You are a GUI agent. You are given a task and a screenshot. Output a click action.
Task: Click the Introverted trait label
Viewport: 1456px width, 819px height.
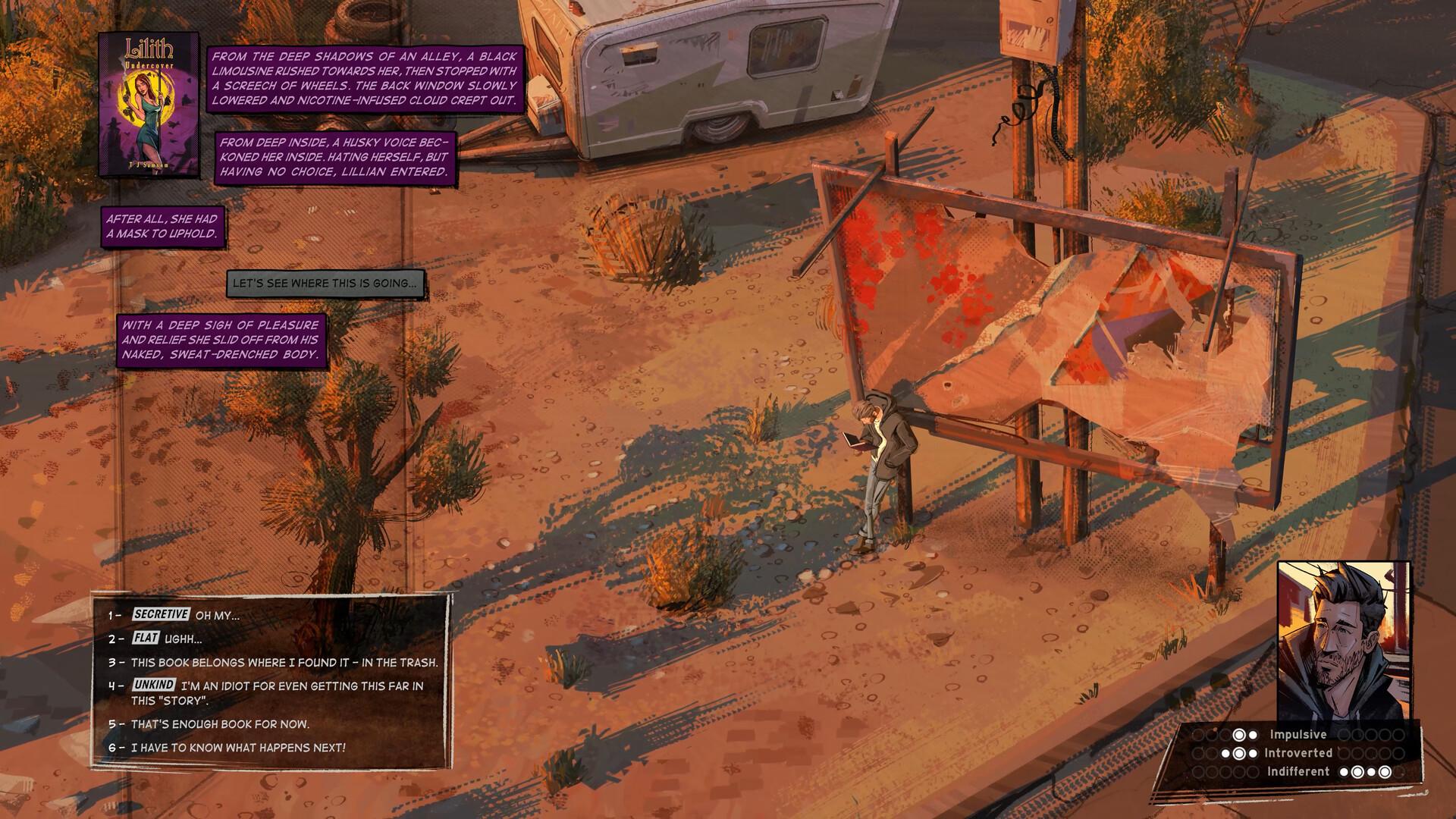pyautogui.click(x=1299, y=754)
